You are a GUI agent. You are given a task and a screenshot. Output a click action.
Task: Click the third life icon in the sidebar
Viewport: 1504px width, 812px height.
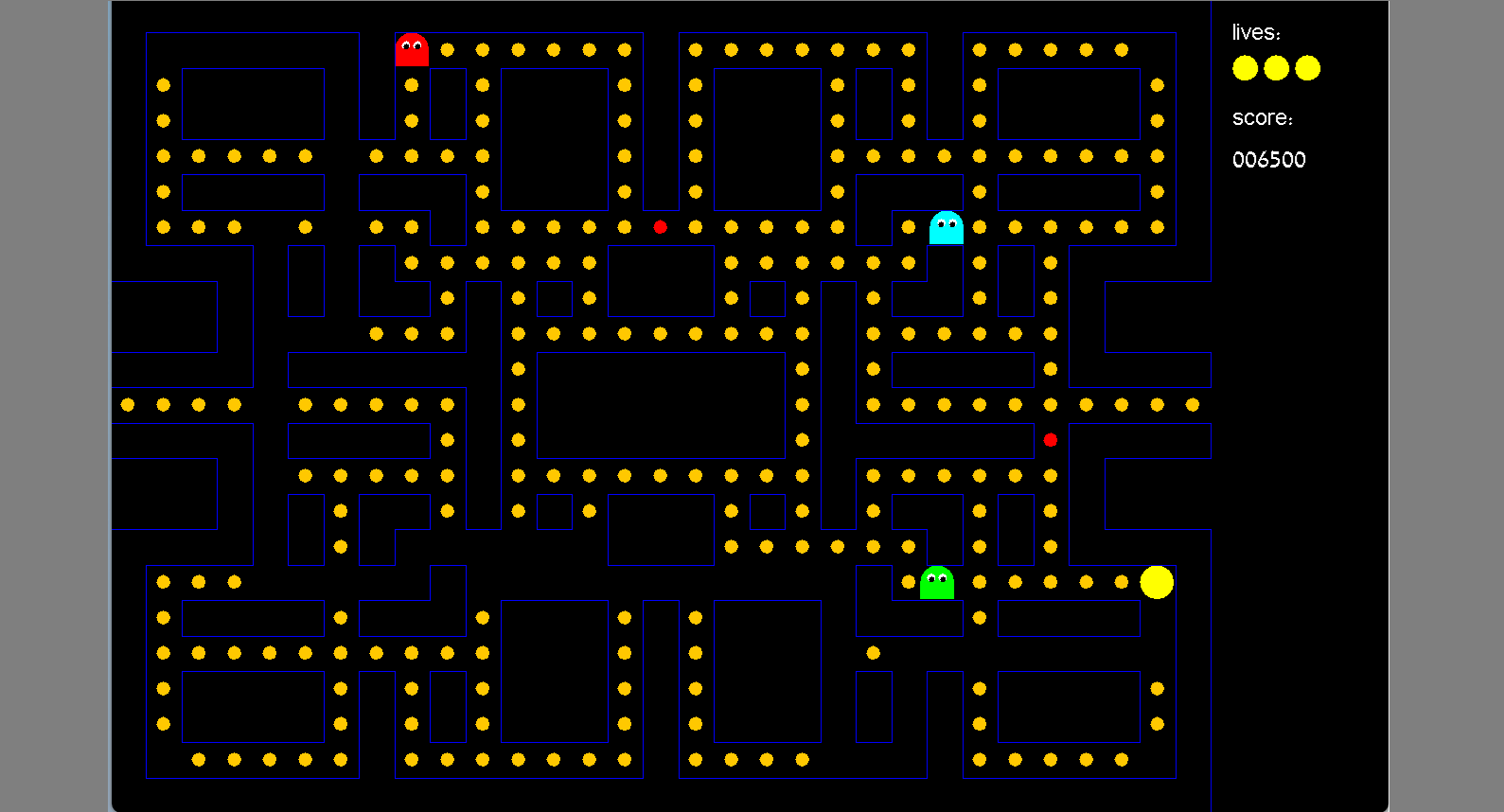tap(1307, 68)
